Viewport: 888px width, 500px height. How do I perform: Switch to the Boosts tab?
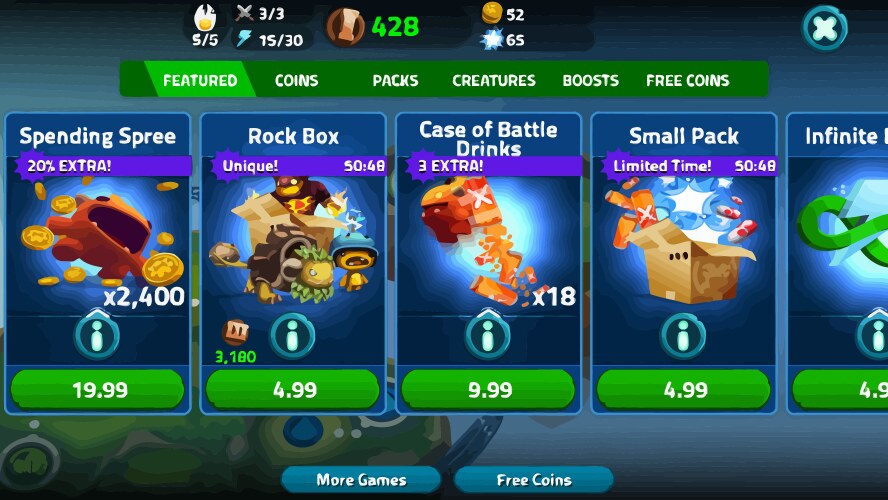coord(590,80)
